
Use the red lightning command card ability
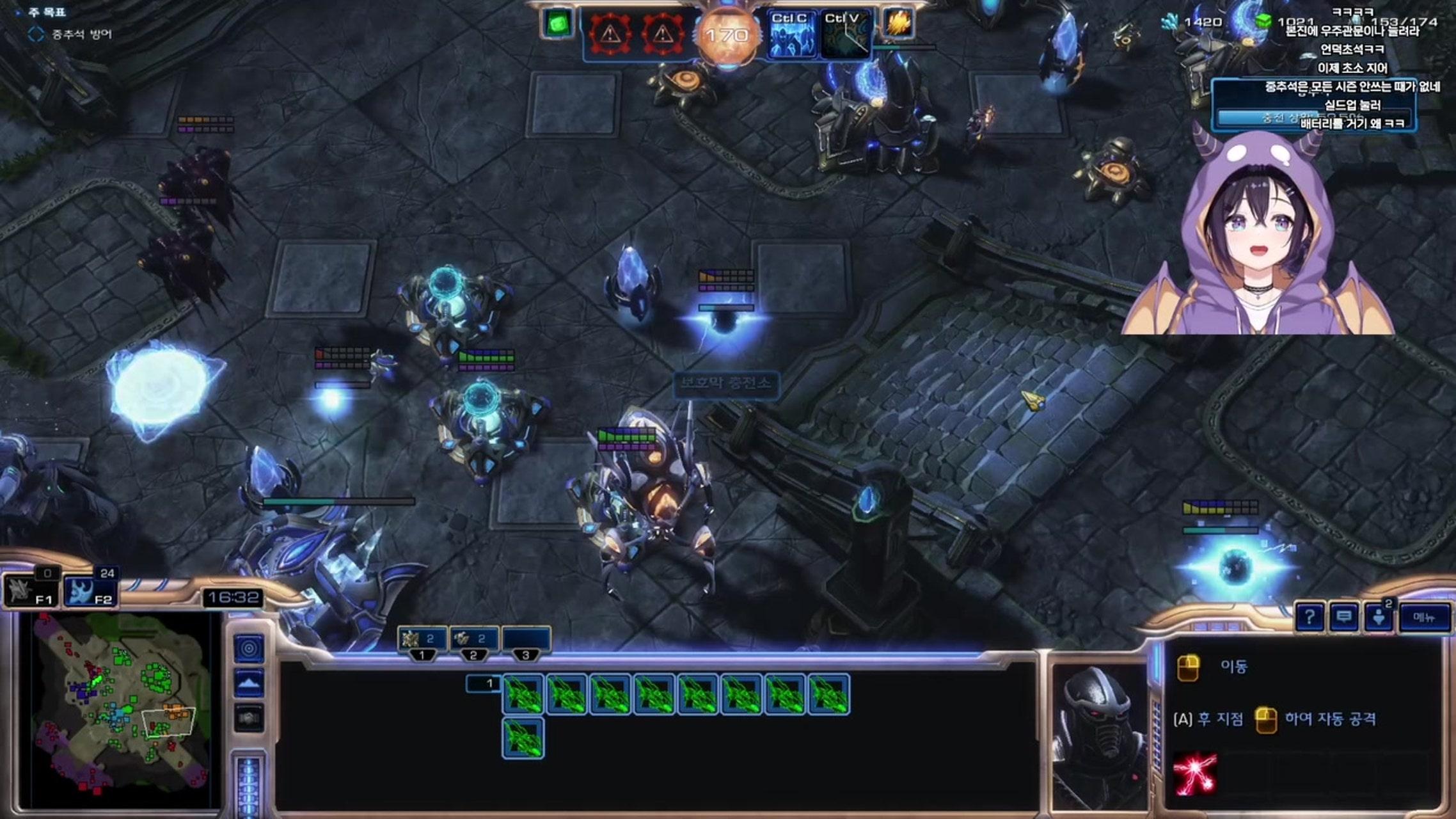(1195, 773)
